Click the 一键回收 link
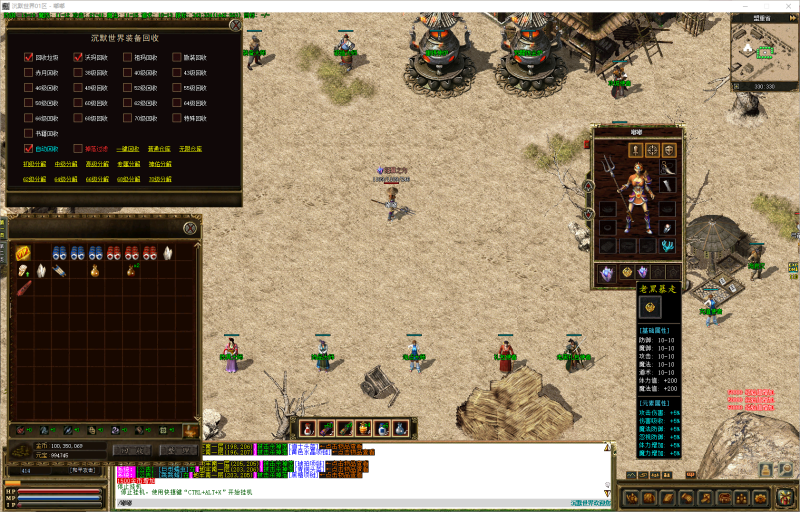The height and width of the screenshot is (512, 800). [125, 149]
